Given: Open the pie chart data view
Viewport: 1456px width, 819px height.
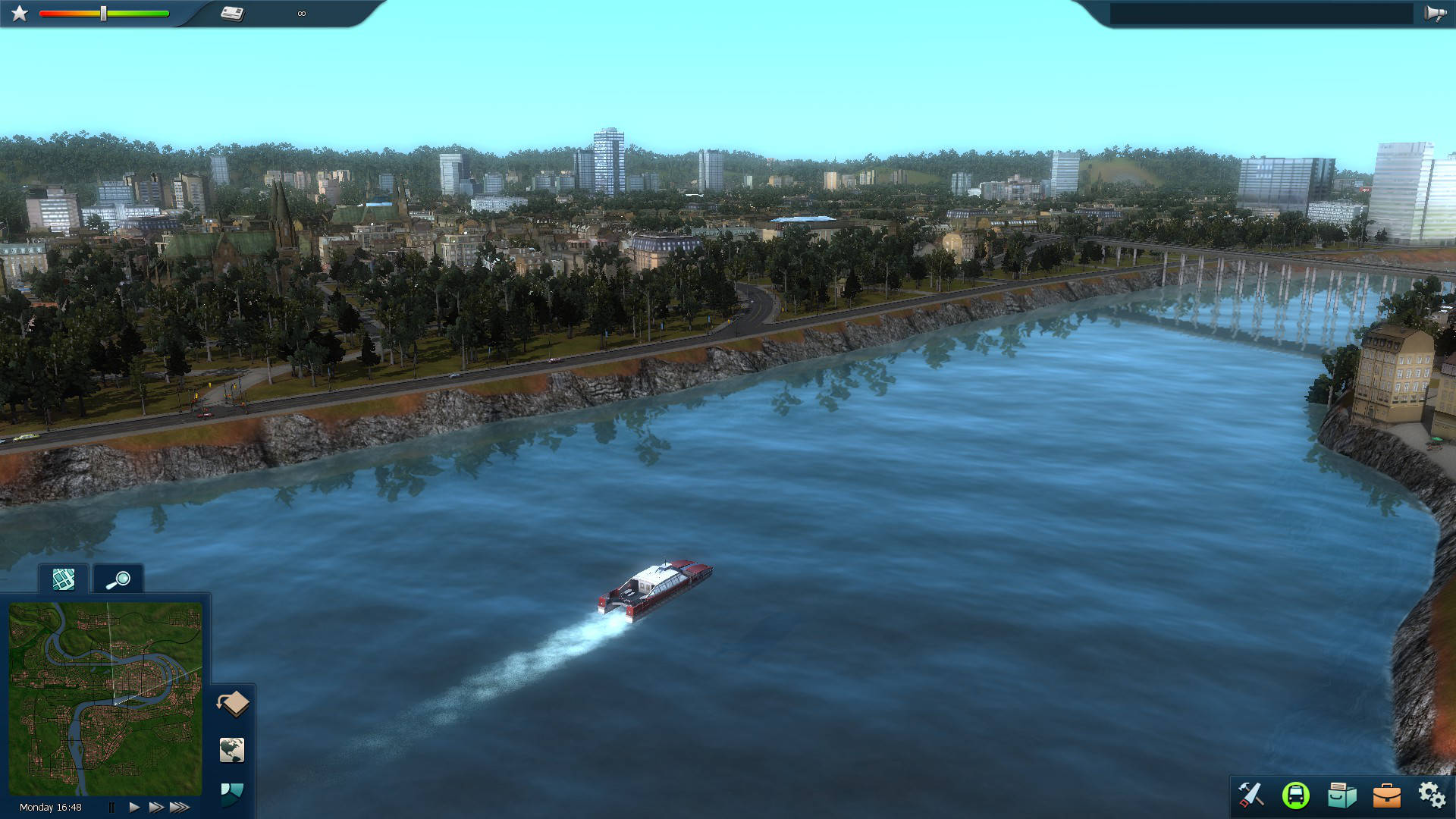Looking at the screenshot, I should point(232,794).
